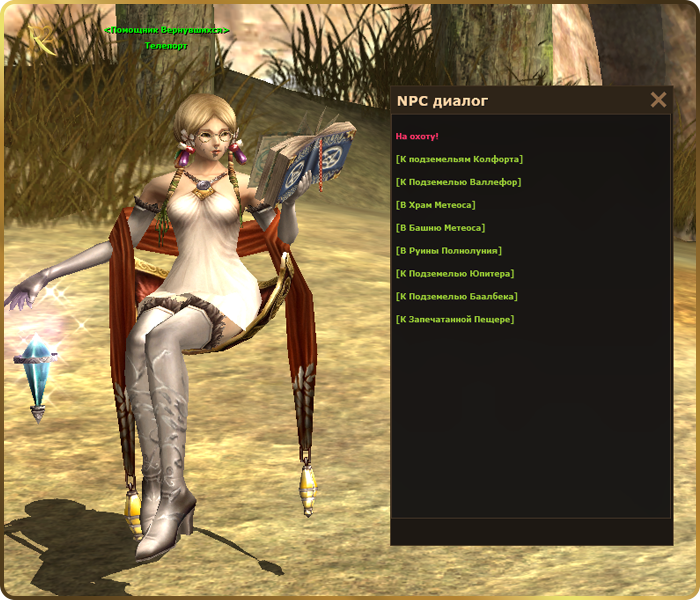The image size is (700, 600).
Task: Teleport via [В Храм Метеоса] option
Action: 435,205
